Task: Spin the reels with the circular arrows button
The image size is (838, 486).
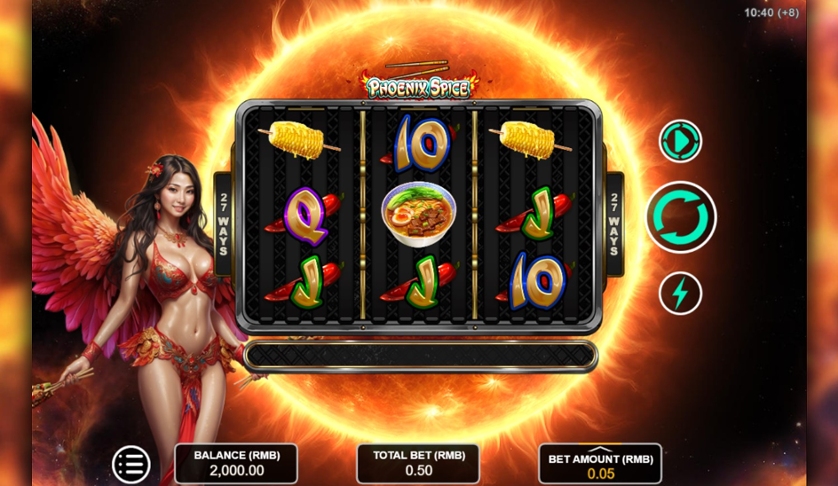Action: (680, 217)
